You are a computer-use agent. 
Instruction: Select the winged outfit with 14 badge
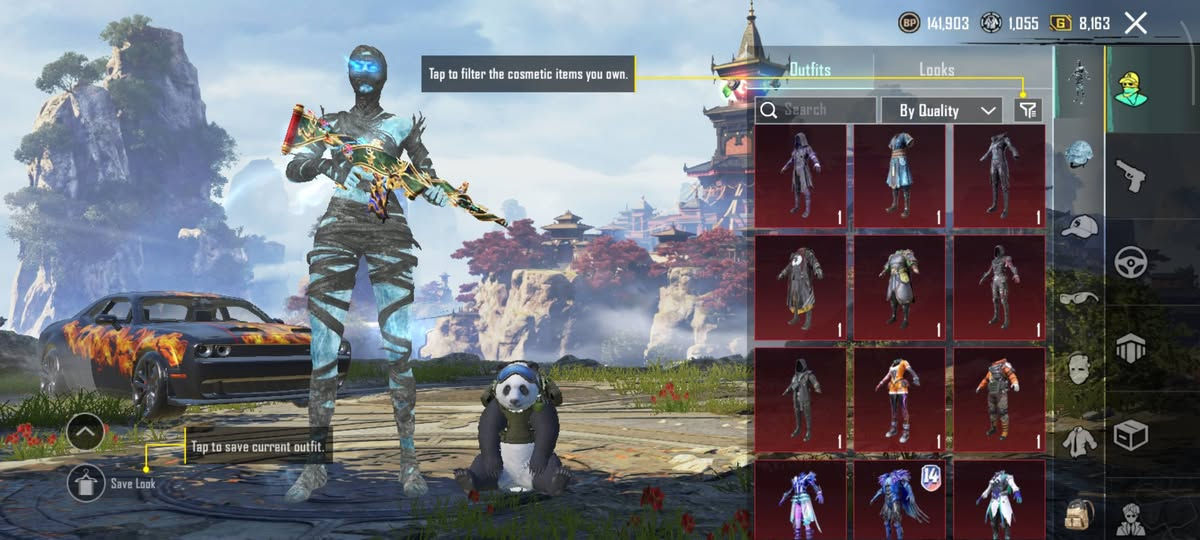(x=899, y=500)
